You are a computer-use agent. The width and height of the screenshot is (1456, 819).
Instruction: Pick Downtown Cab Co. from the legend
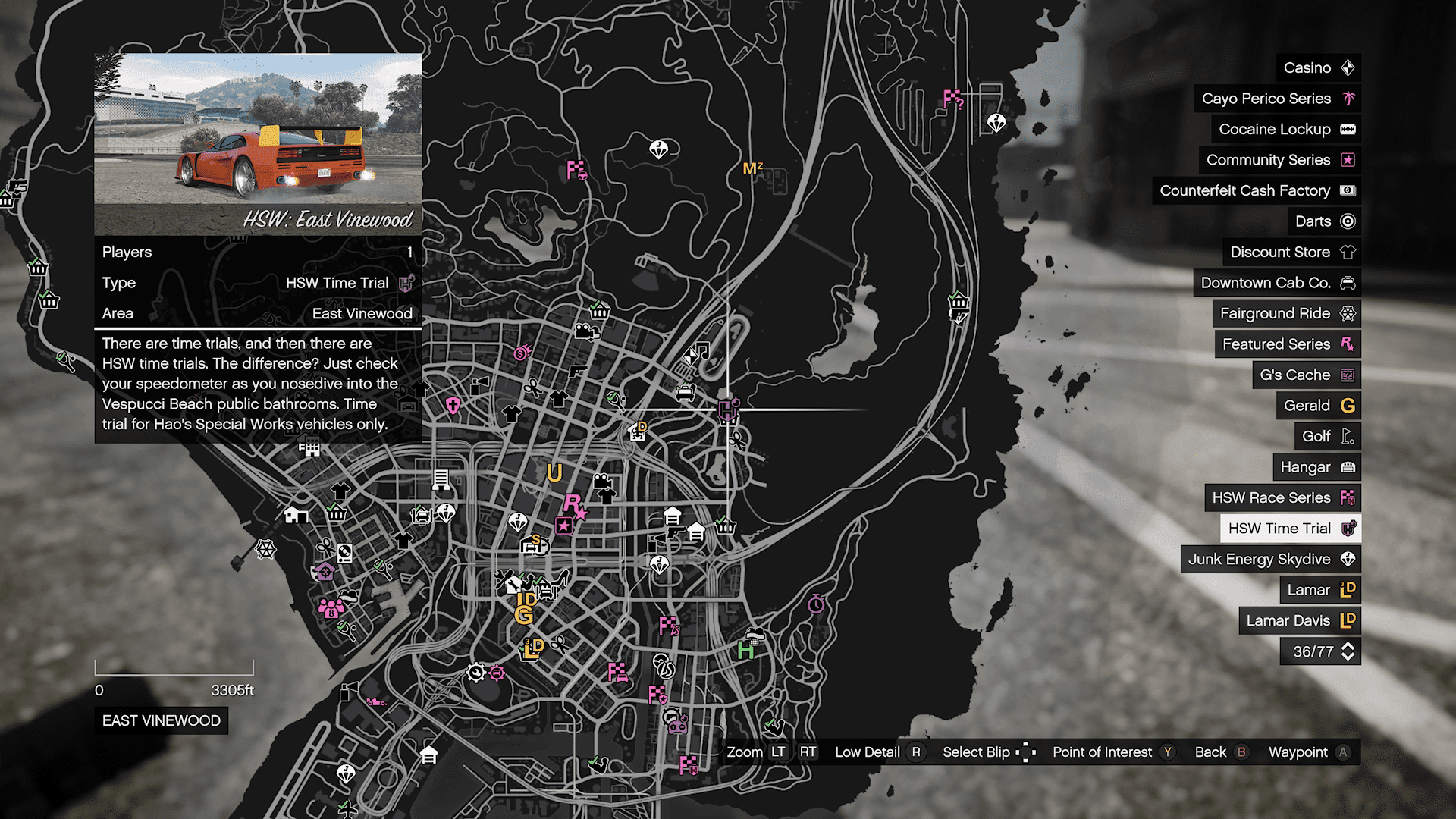[x=1276, y=283]
